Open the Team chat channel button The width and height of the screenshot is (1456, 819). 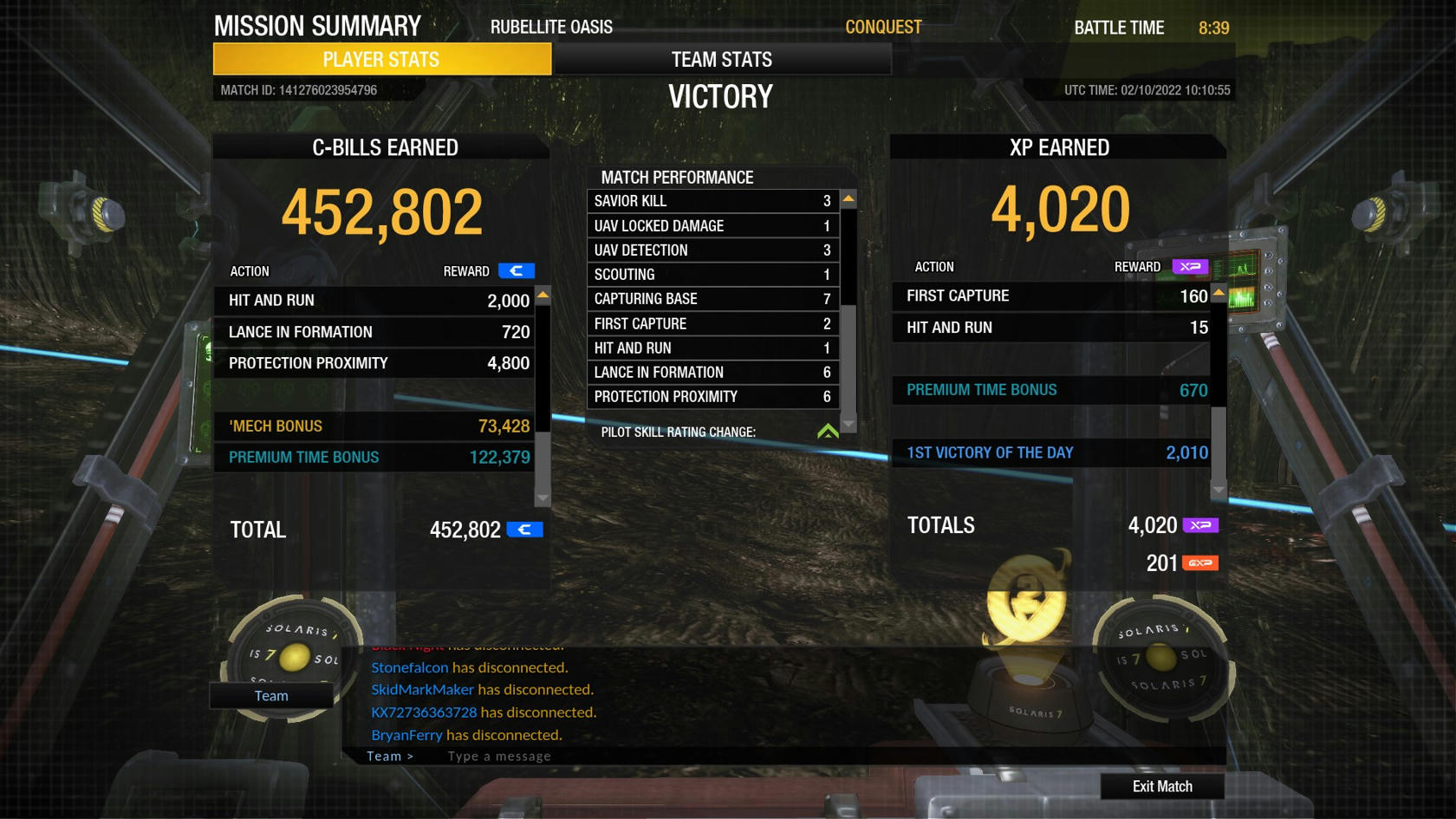[x=270, y=695]
